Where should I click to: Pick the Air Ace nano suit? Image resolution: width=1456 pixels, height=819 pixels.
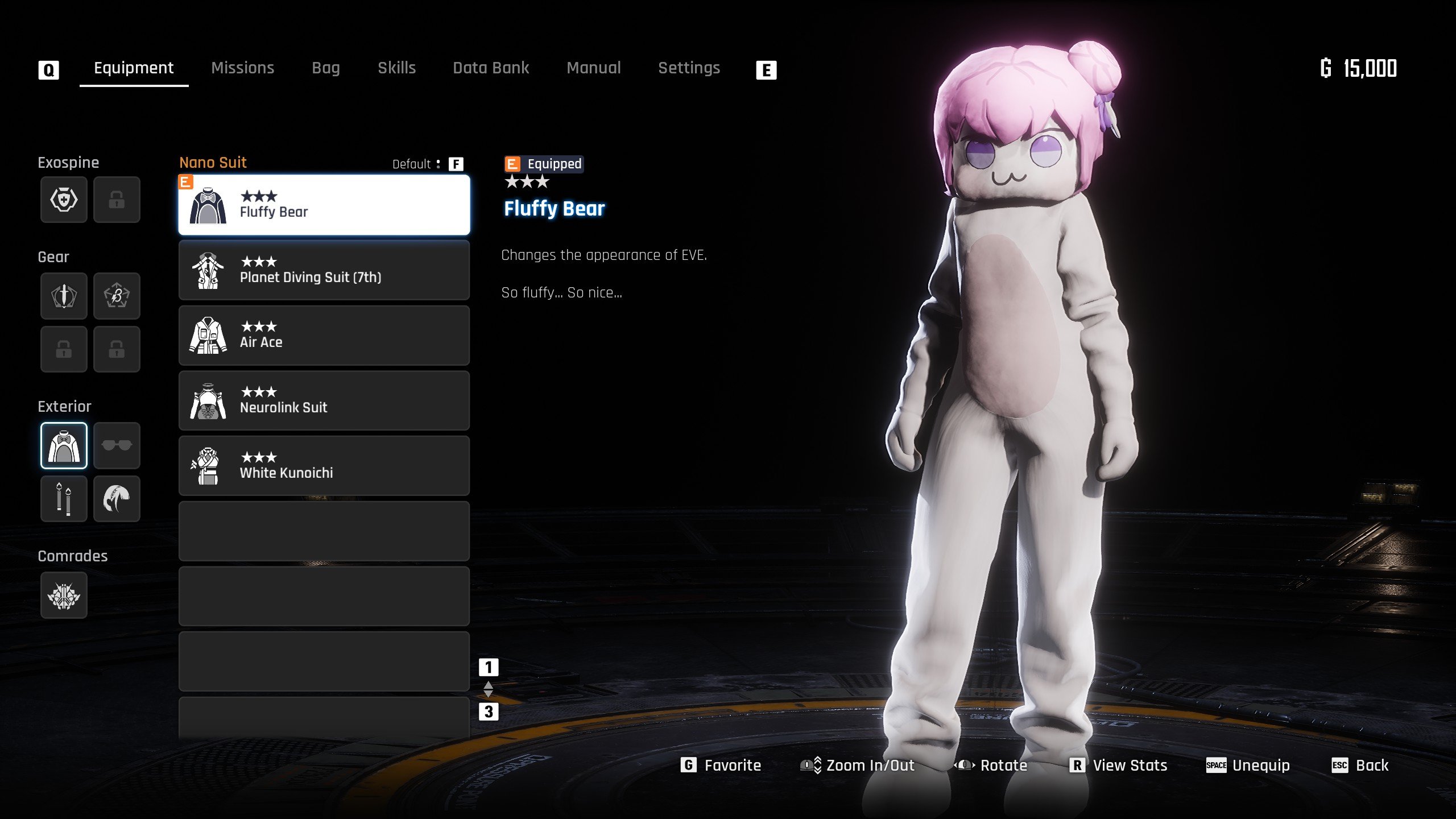(x=324, y=336)
